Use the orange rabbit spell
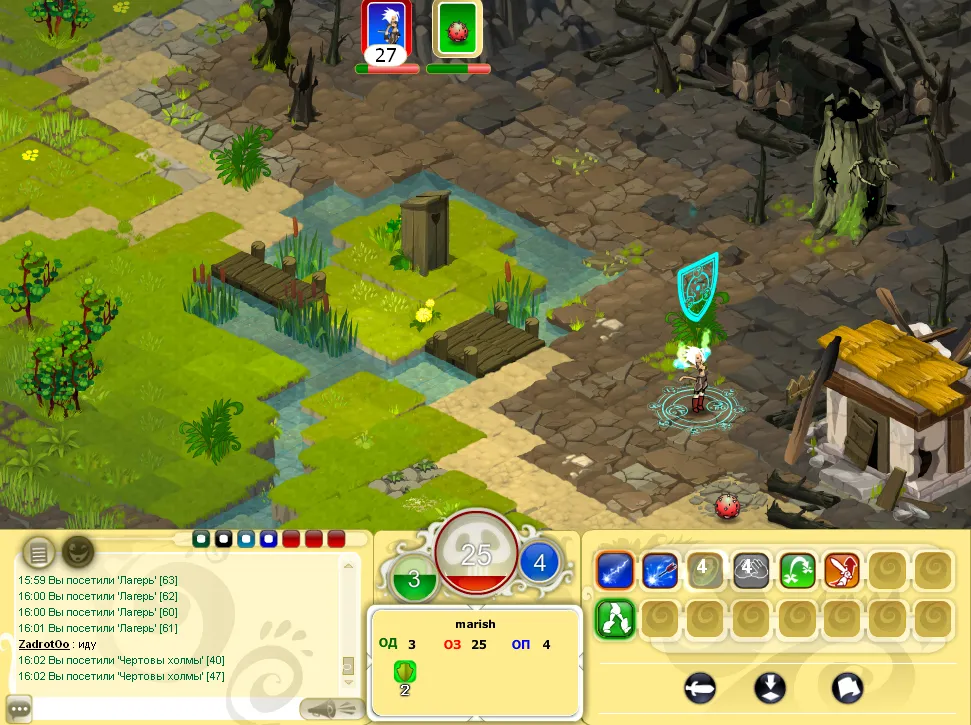 coord(843,570)
